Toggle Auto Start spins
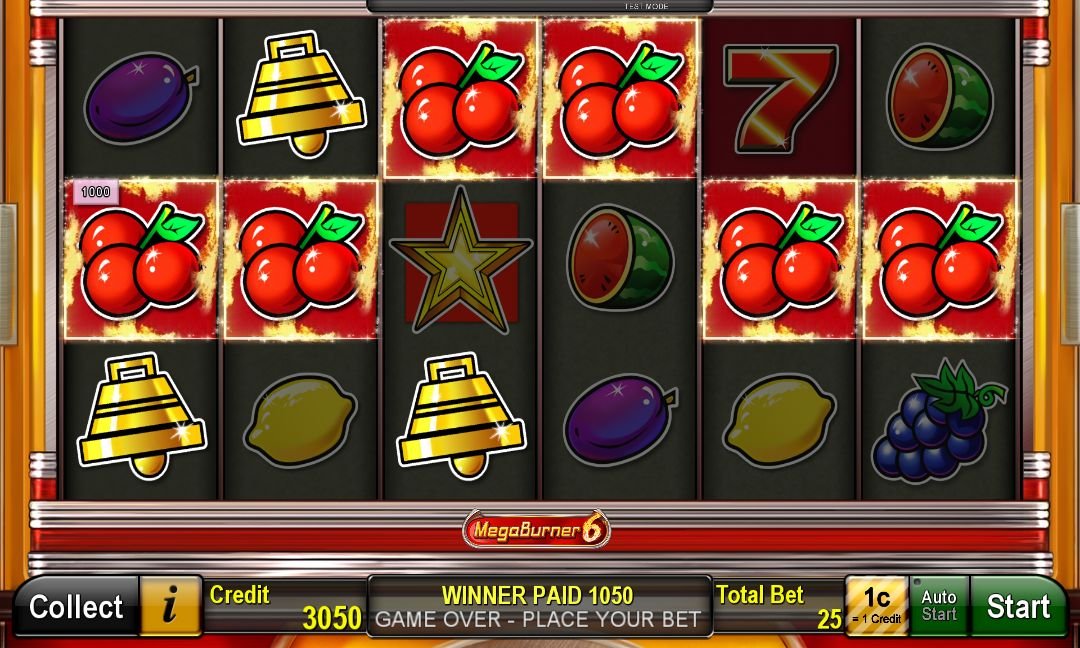Image resolution: width=1080 pixels, height=648 pixels. [938, 606]
